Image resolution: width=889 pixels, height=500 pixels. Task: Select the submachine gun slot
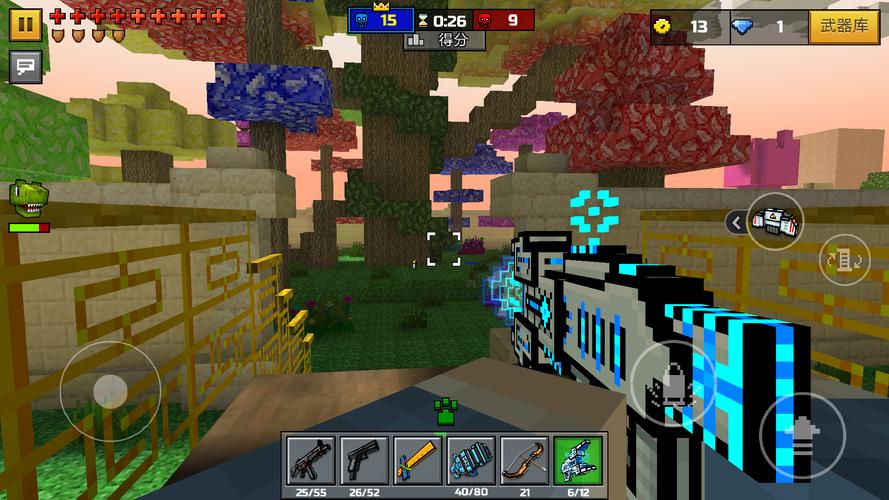tap(310, 459)
